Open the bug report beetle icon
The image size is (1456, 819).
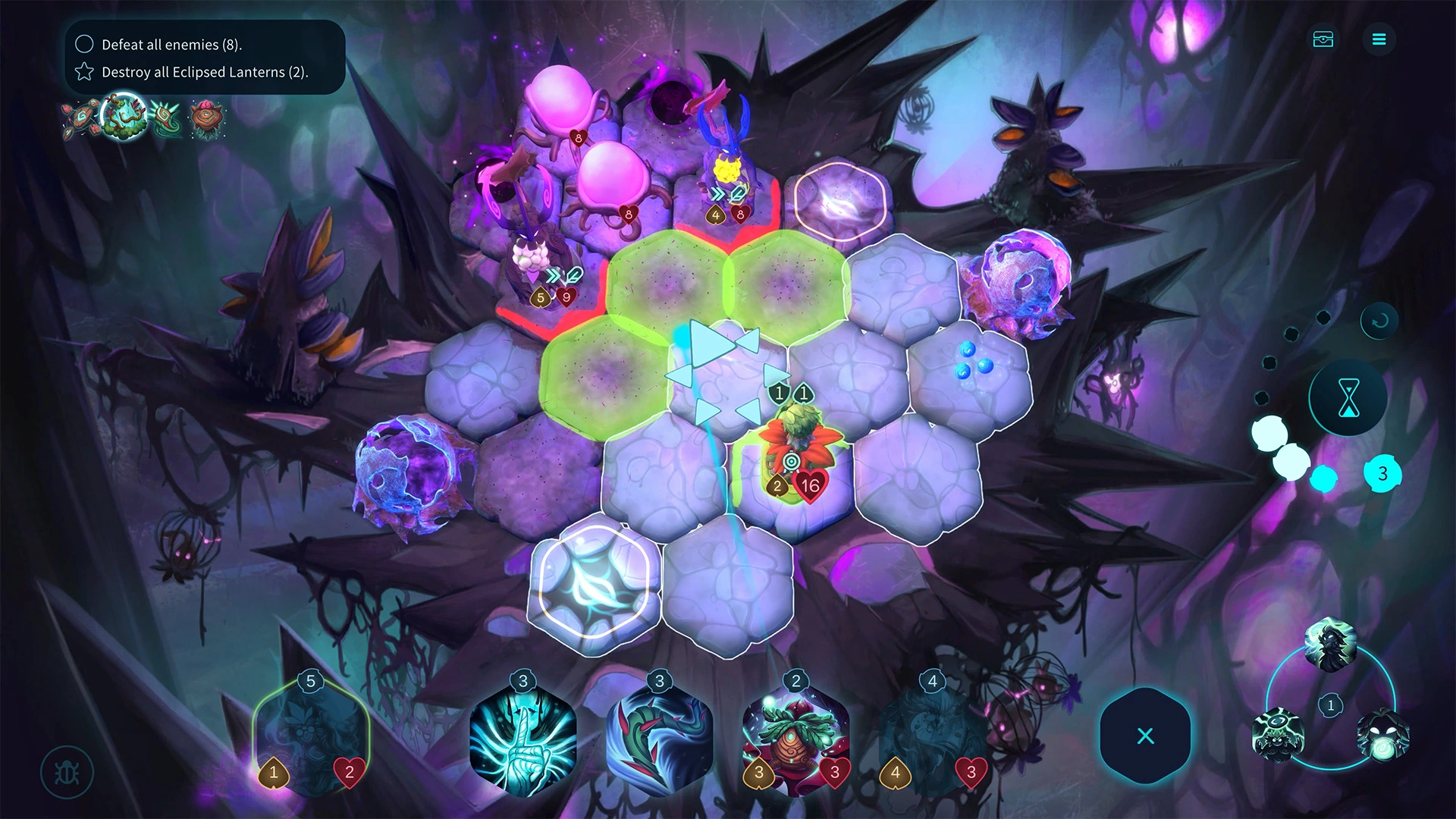pos(67,773)
